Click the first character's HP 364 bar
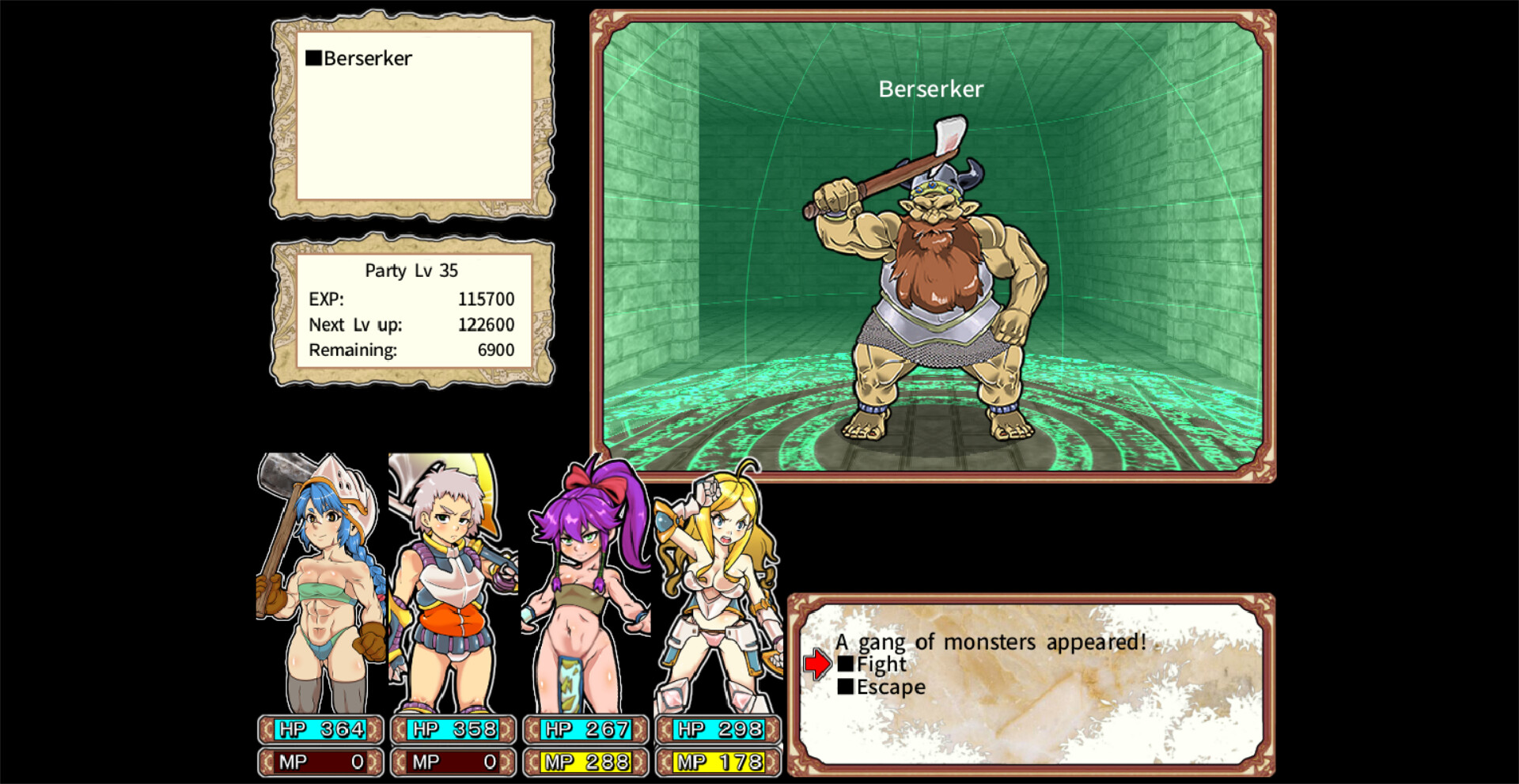Screen dimensions: 1519x784 tap(320, 729)
